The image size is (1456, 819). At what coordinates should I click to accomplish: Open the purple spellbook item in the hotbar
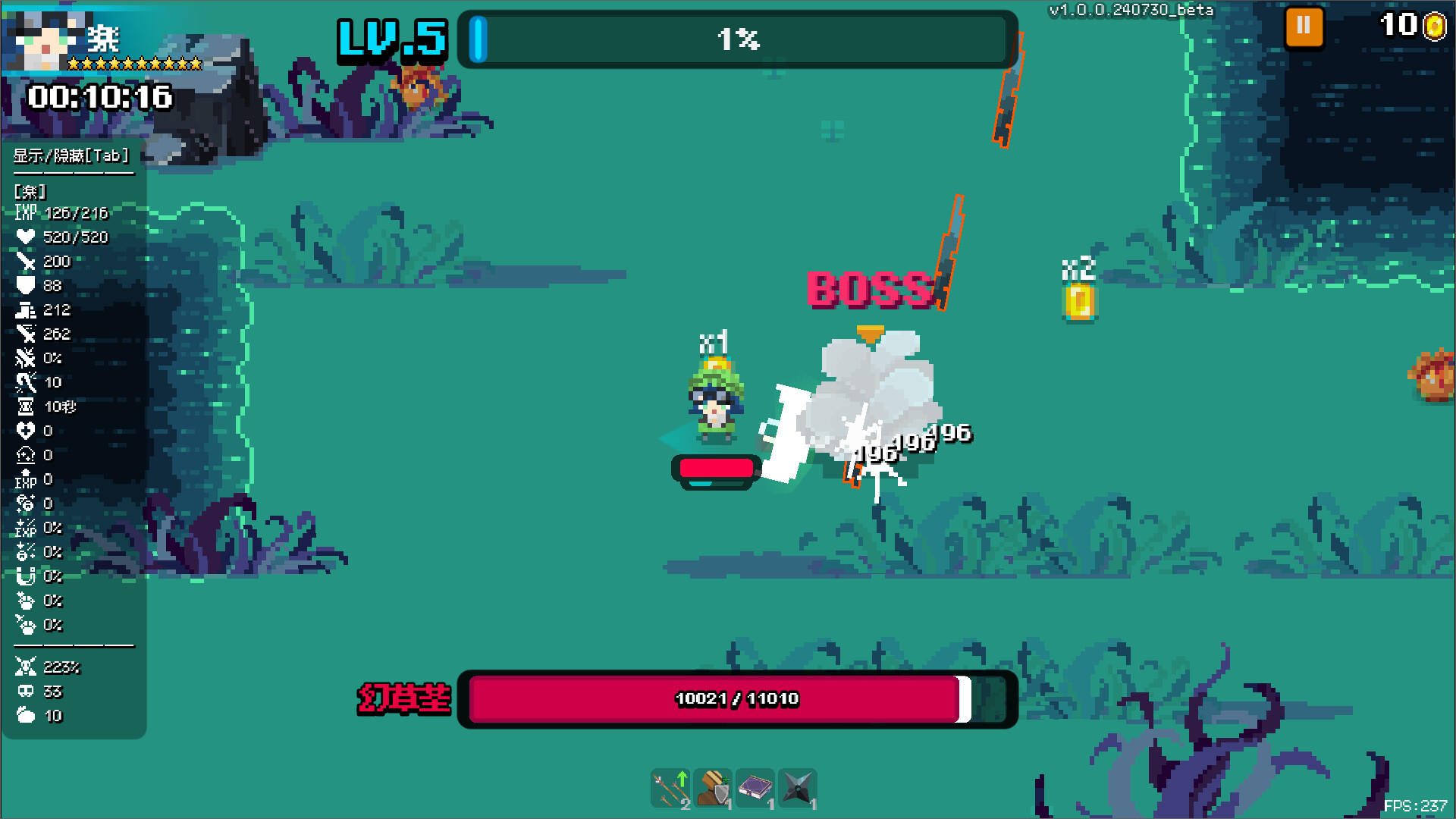point(756,789)
